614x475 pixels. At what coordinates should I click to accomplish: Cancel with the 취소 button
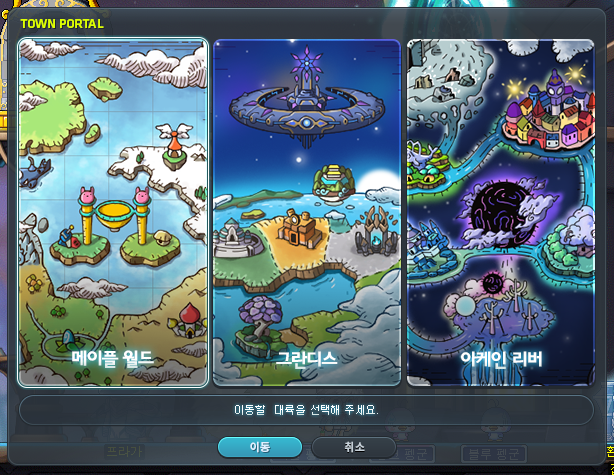353,447
